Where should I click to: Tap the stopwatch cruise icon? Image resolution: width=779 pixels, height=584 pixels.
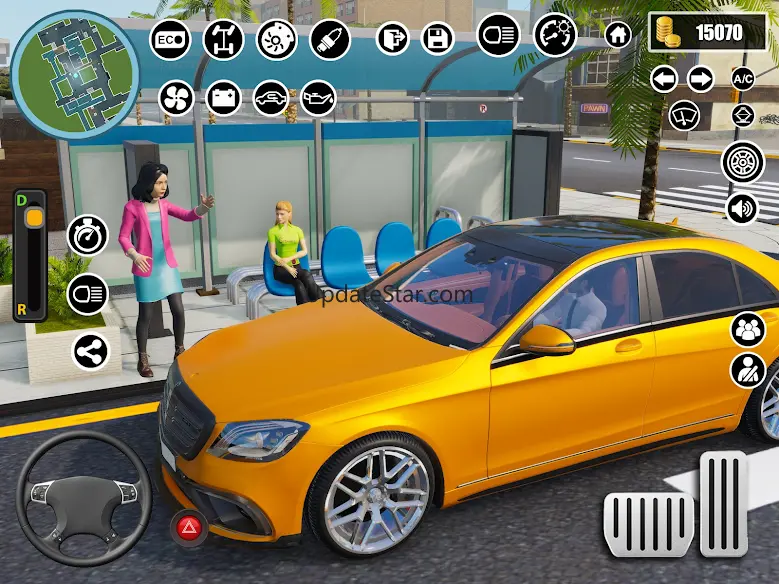click(x=87, y=236)
